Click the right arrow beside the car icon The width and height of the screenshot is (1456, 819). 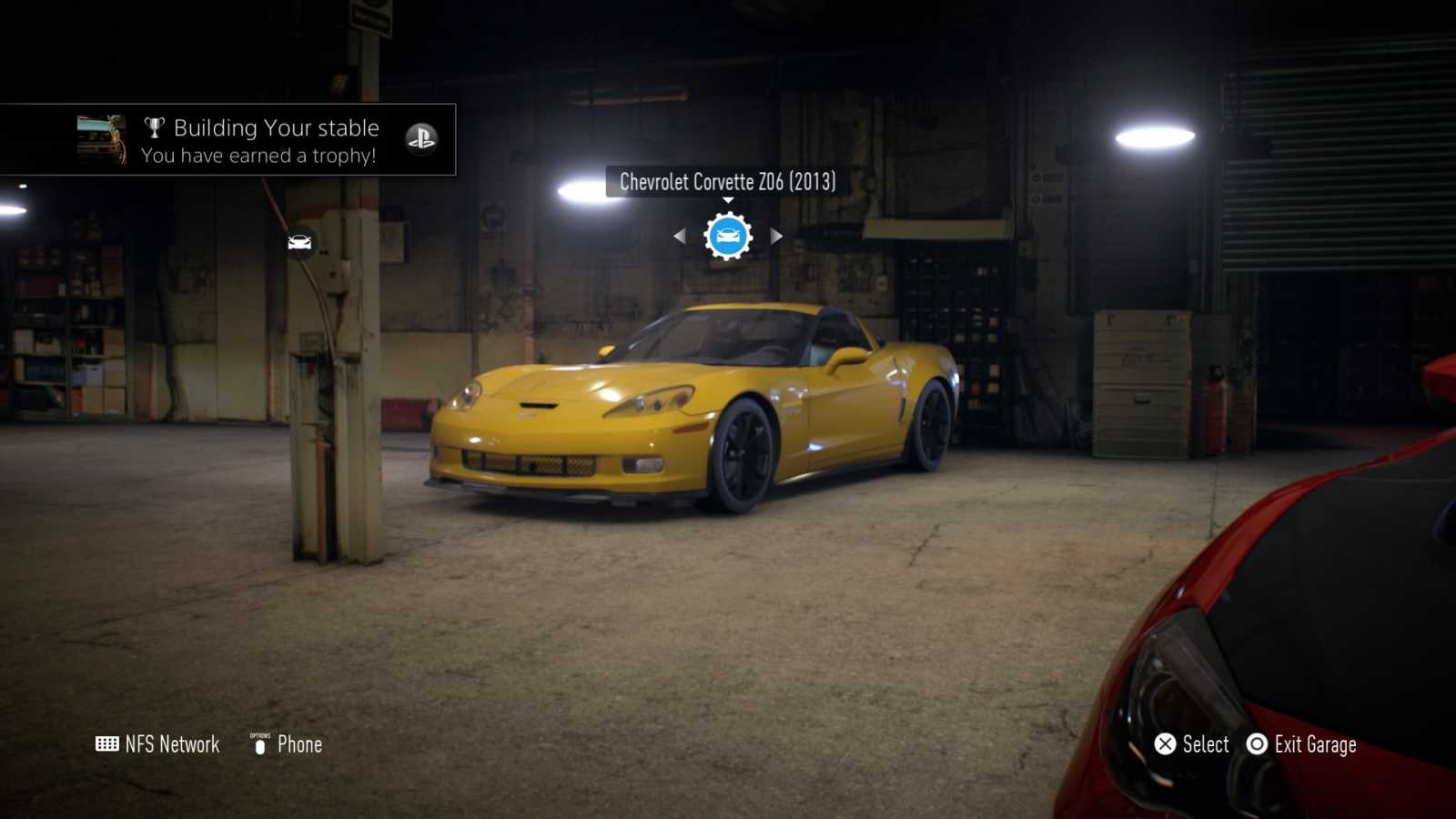(x=776, y=237)
